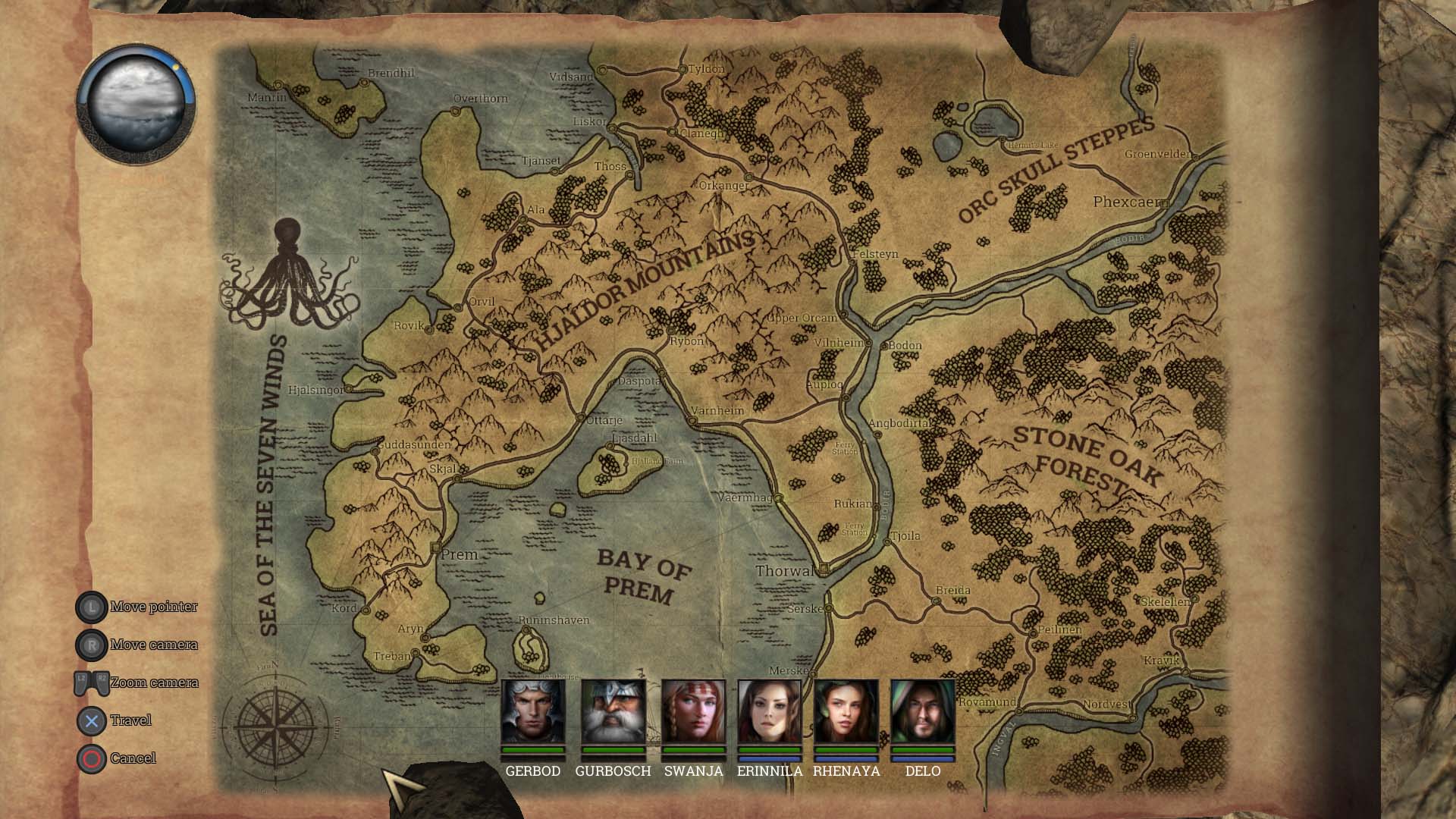The width and height of the screenshot is (1456, 819).
Task: Click the L2/R2 Zoom camera prompt
Action: [91, 682]
